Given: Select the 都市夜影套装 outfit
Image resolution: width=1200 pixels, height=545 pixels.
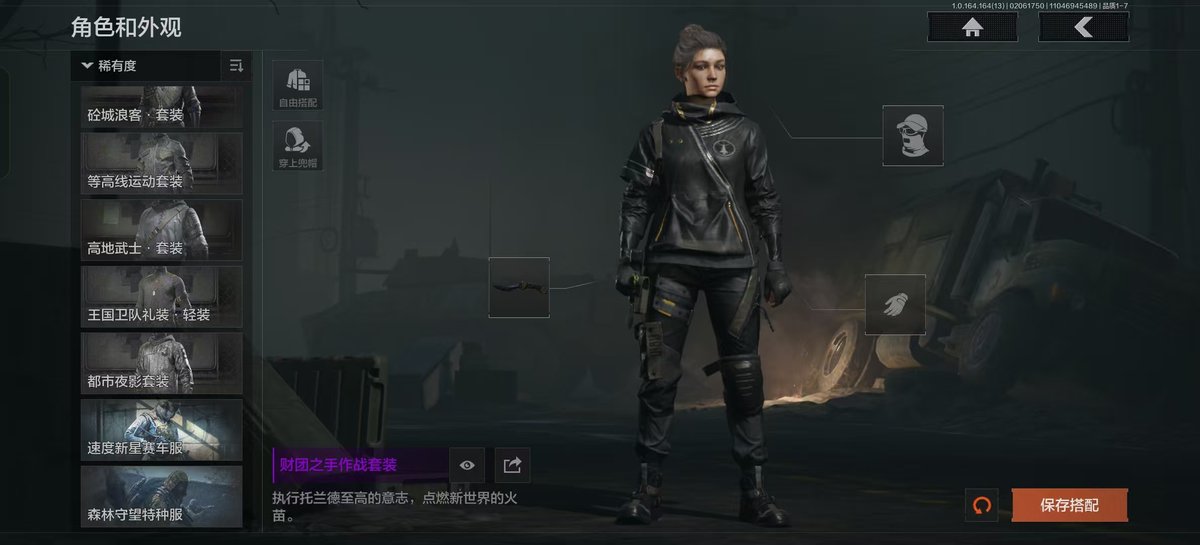Looking at the screenshot, I should [162, 363].
